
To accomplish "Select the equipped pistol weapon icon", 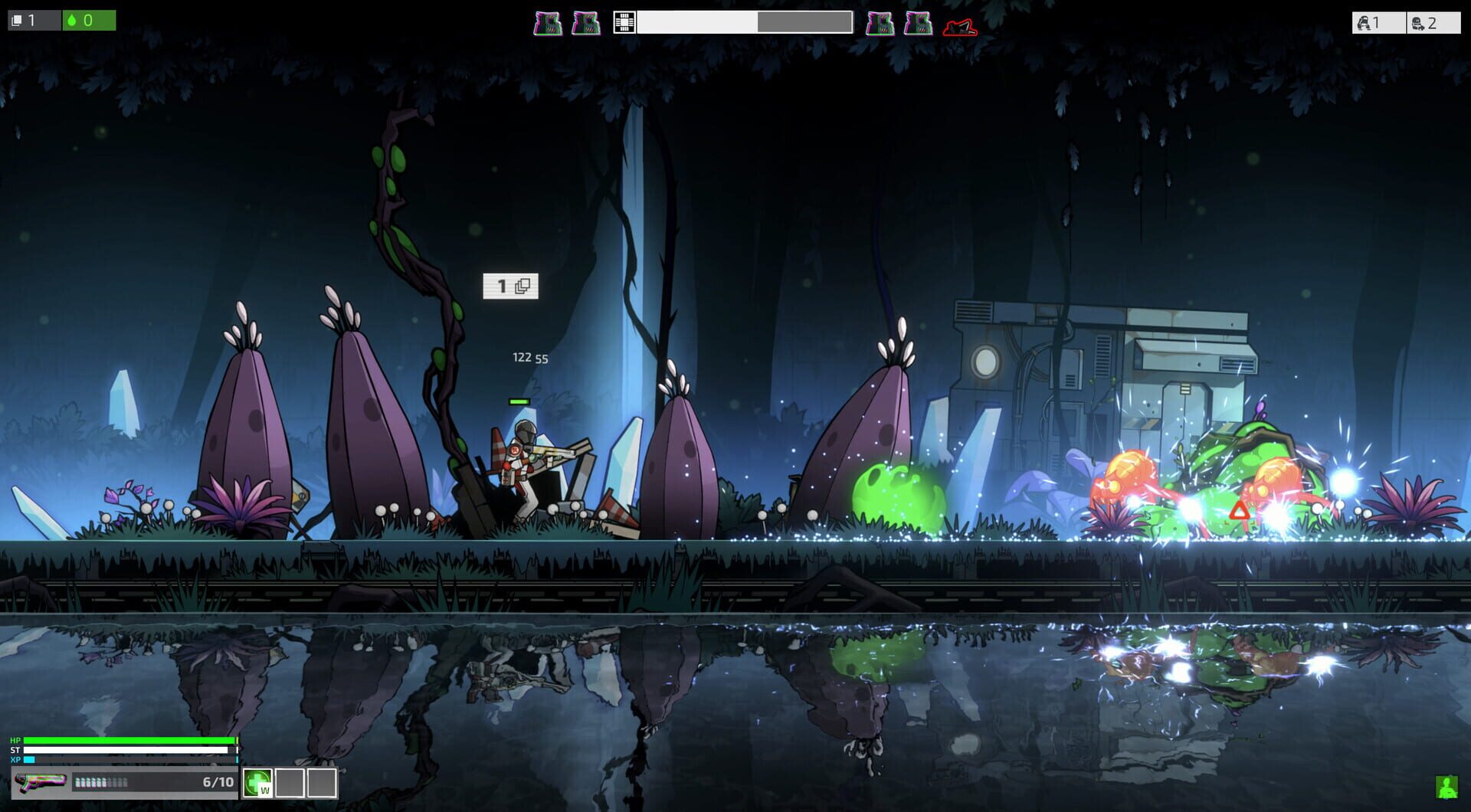I will tap(40, 782).
